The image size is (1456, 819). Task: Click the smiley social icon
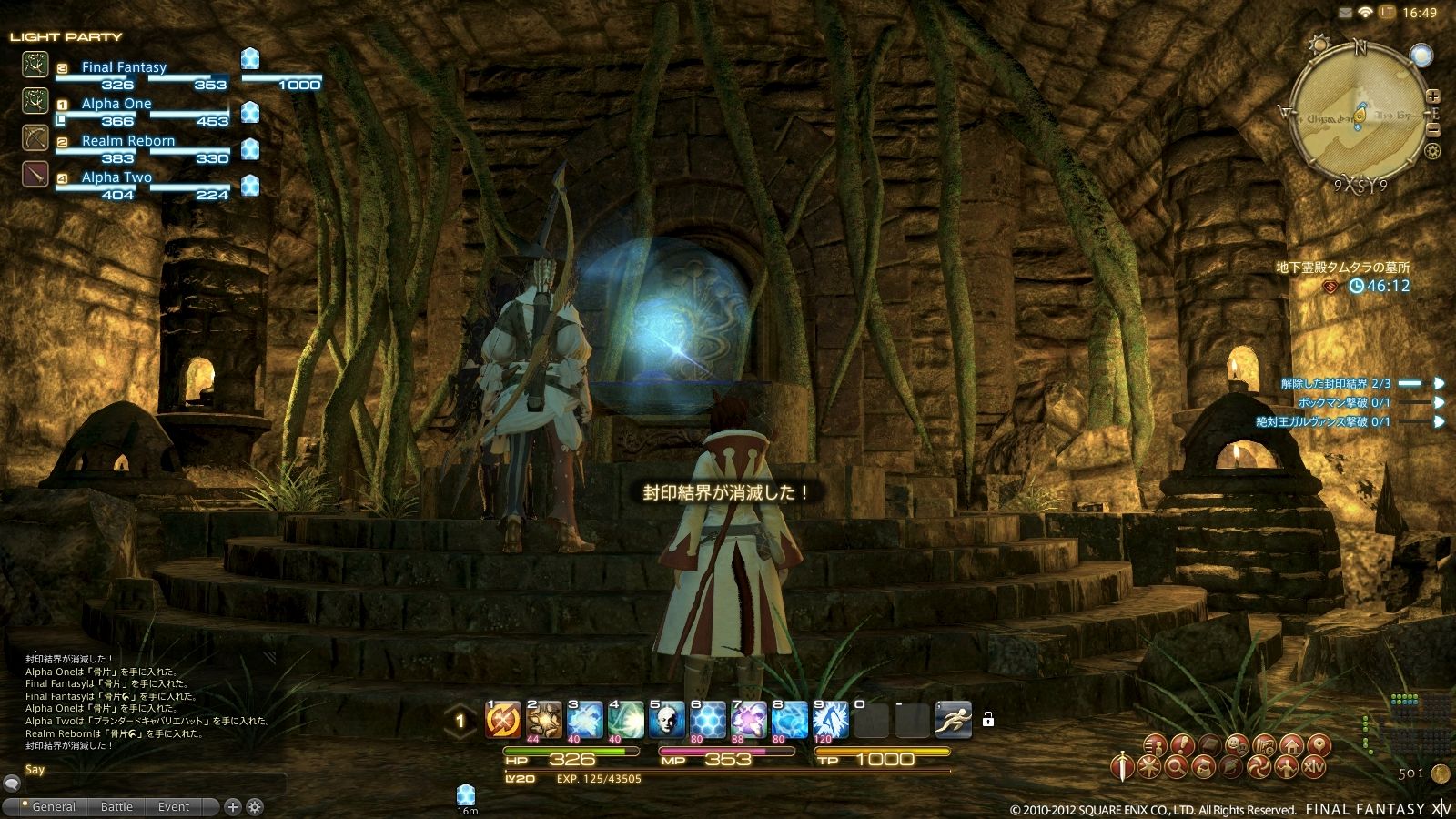tap(1236, 746)
